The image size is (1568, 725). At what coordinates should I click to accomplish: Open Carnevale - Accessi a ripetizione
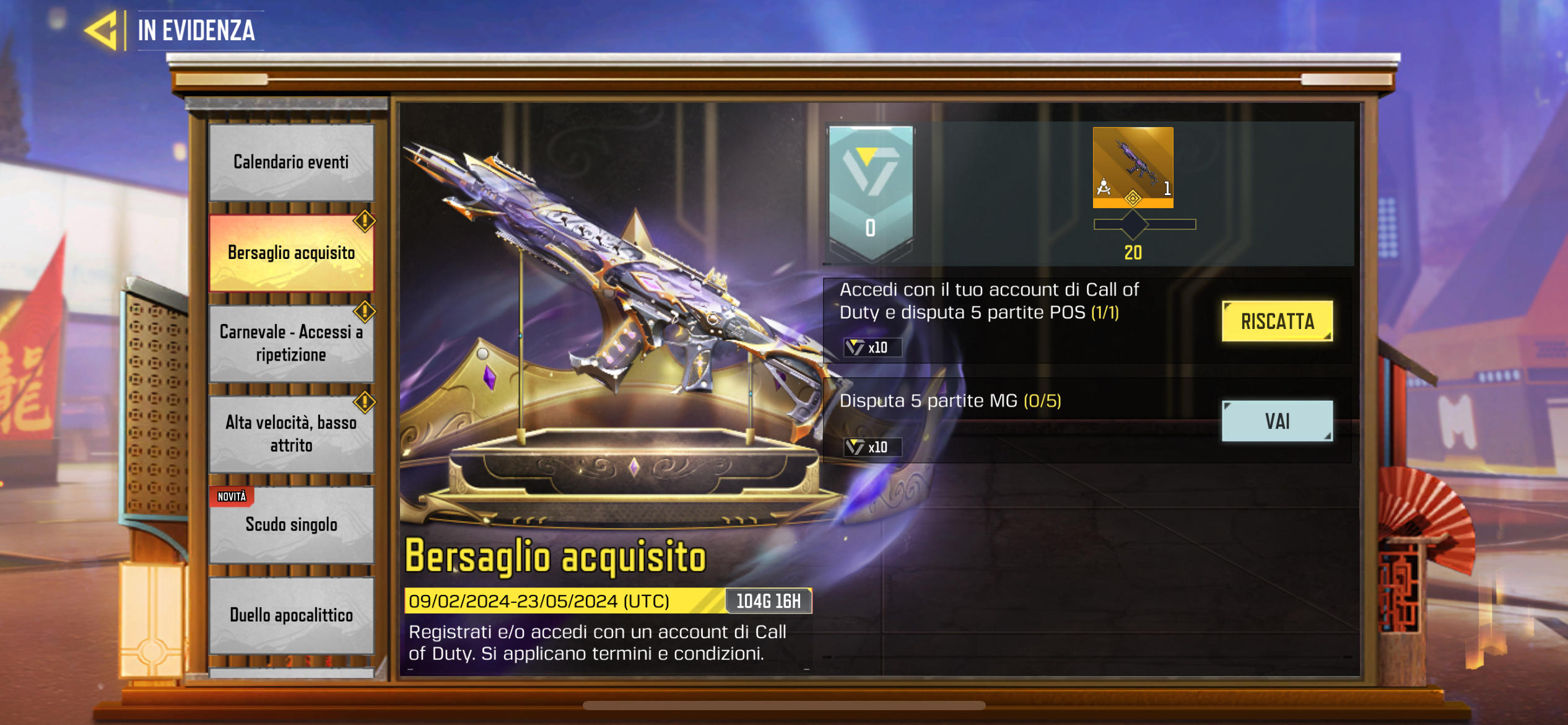click(x=292, y=343)
